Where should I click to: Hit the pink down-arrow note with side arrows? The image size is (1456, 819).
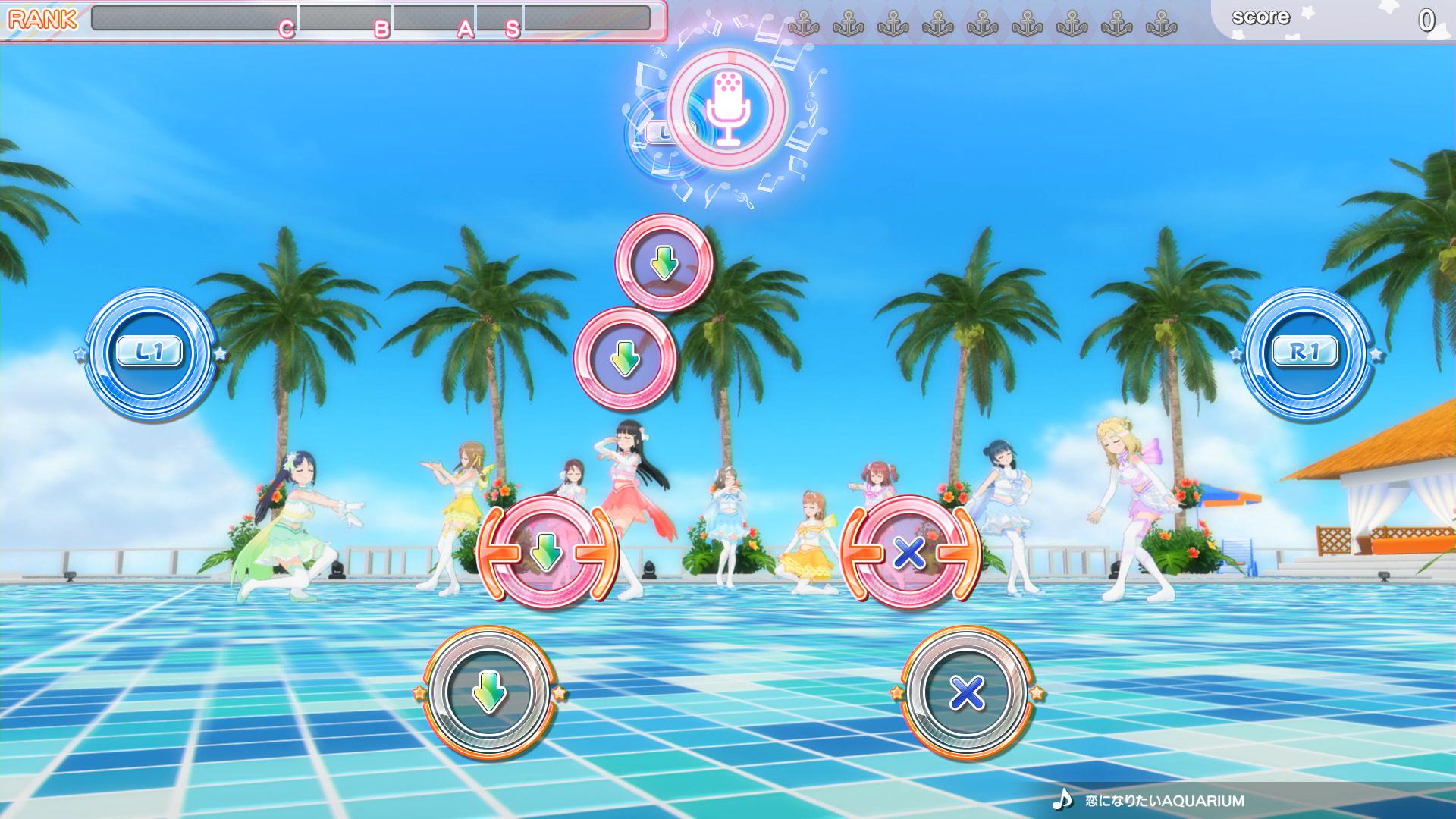pos(547,552)
